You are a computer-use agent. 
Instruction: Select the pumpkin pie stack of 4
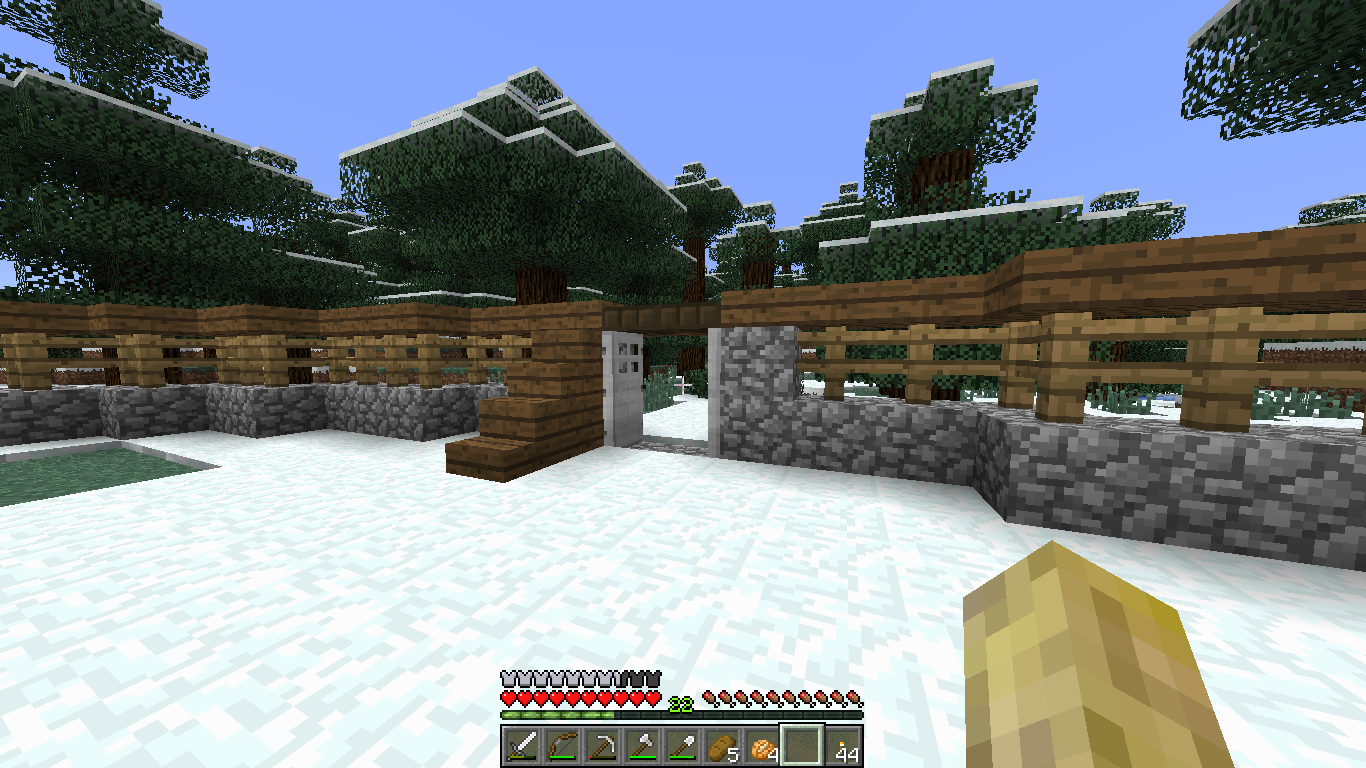pyautogui.click(x=762, y=746)
